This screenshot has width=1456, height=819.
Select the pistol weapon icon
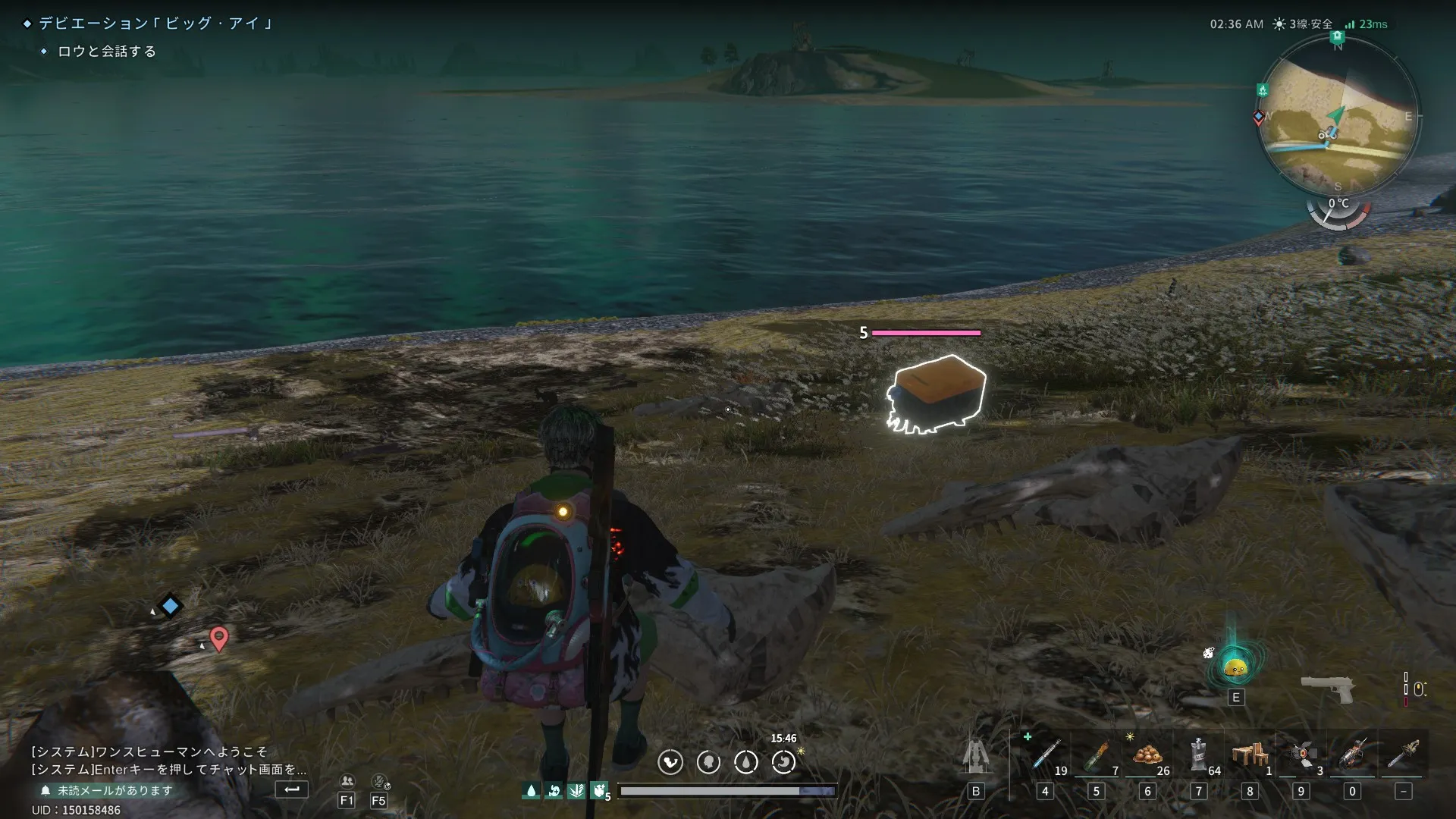click(1328, 689)
